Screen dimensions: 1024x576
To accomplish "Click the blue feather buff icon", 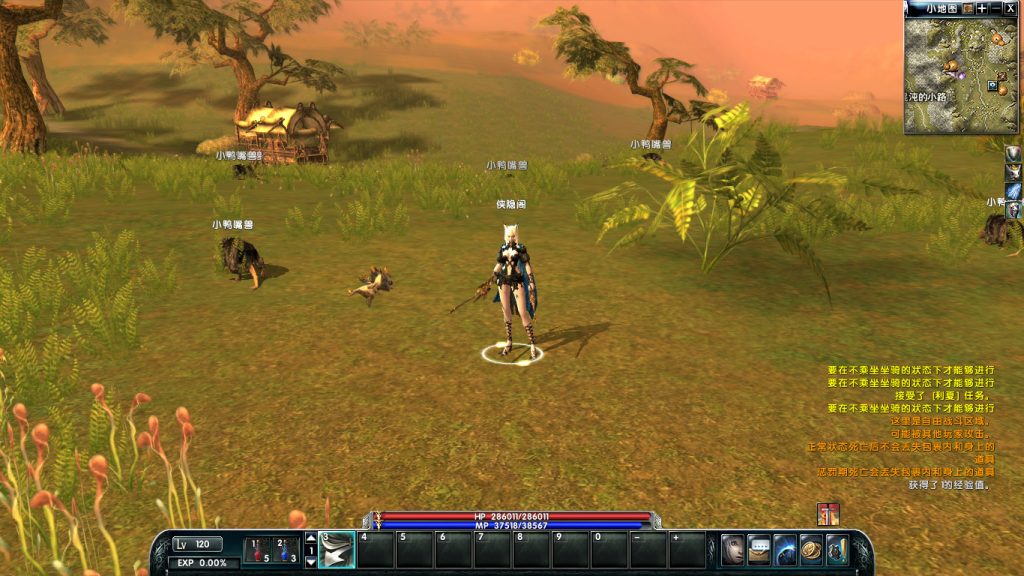I will pos(1014,190).
